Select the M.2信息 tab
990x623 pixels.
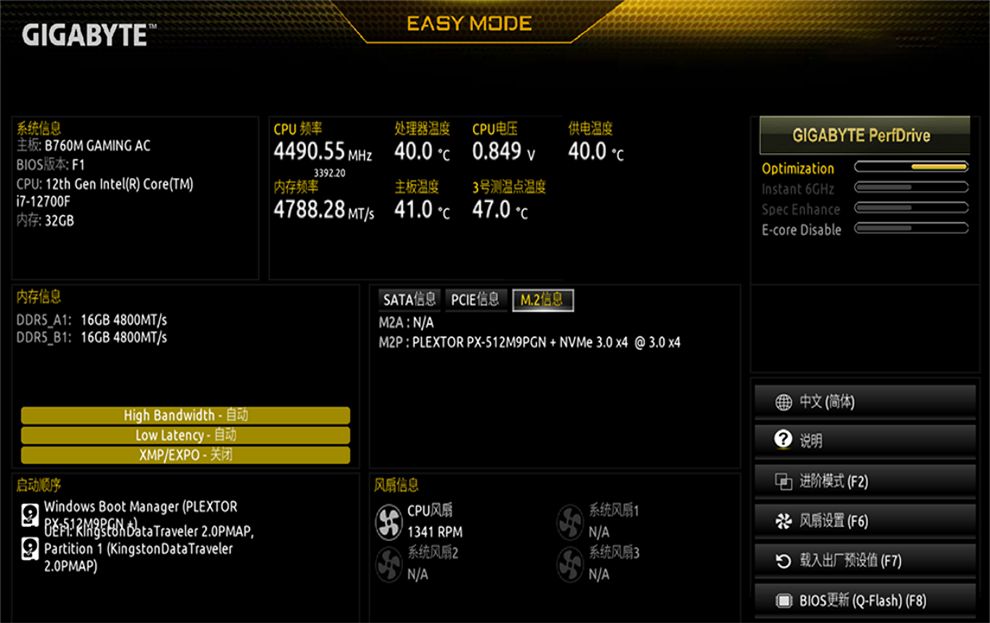[543, 299]
